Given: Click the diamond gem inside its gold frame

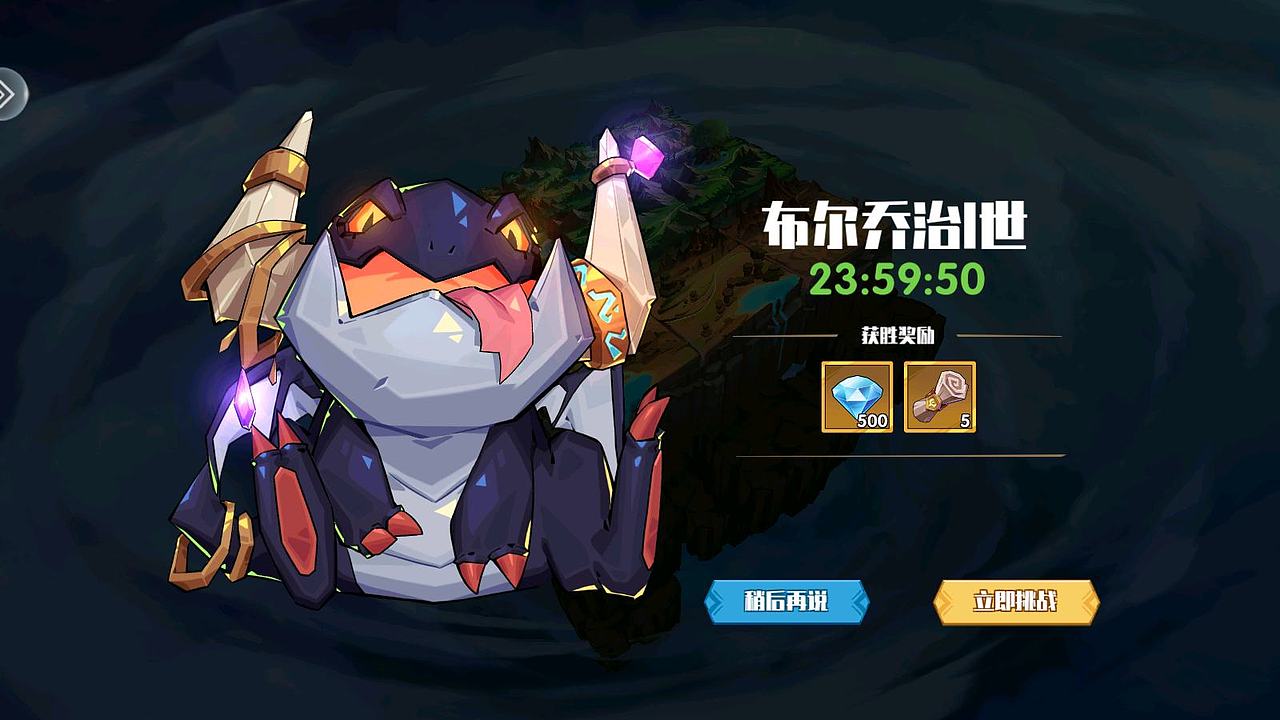Looking at the screenshot, I should coord(855,395).
